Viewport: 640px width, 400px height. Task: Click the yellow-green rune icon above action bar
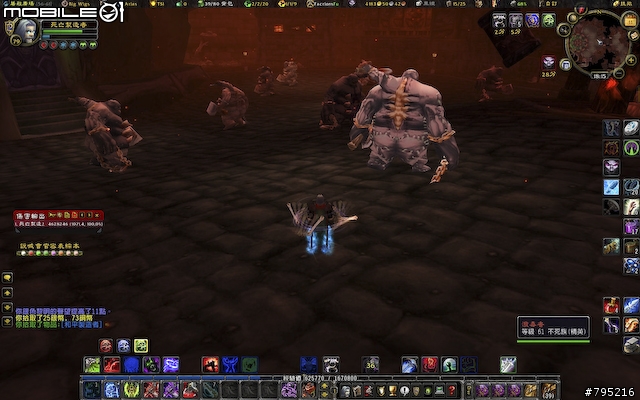point(141,345)
